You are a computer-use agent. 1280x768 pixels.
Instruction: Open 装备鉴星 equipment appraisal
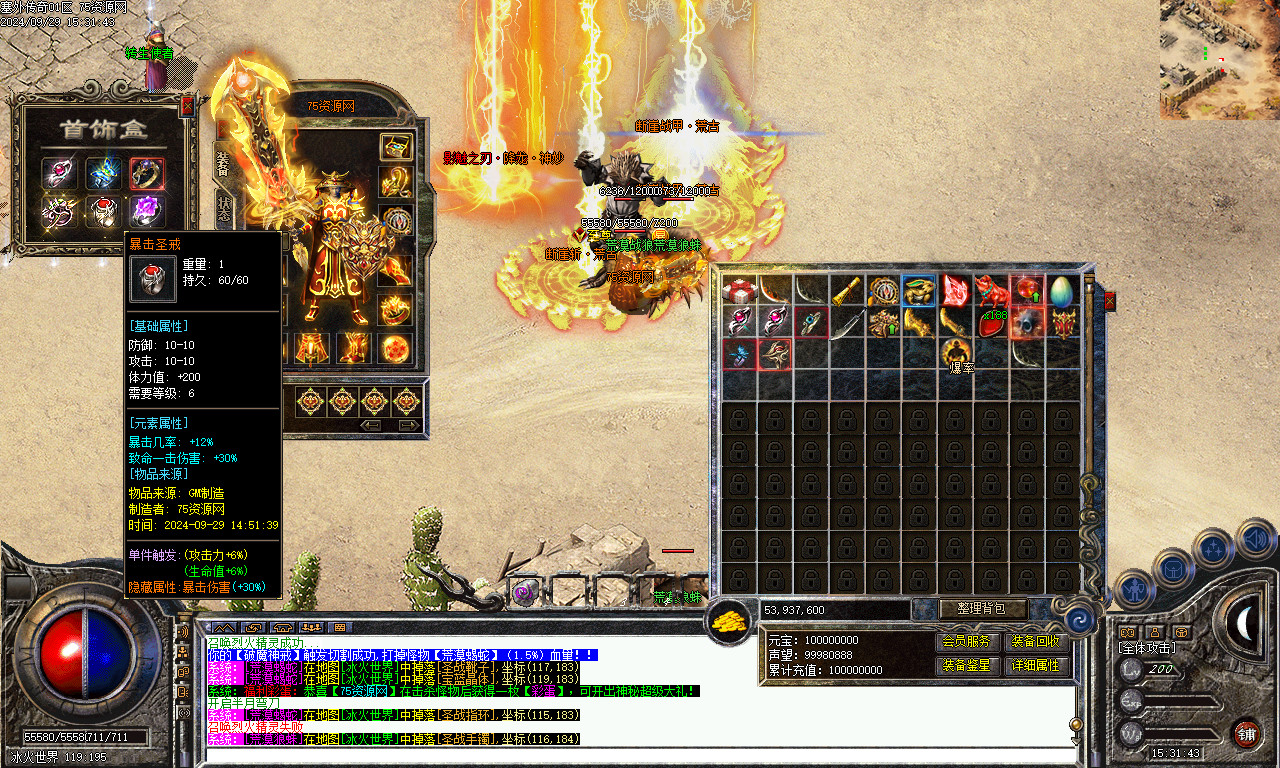pos(966,665)
